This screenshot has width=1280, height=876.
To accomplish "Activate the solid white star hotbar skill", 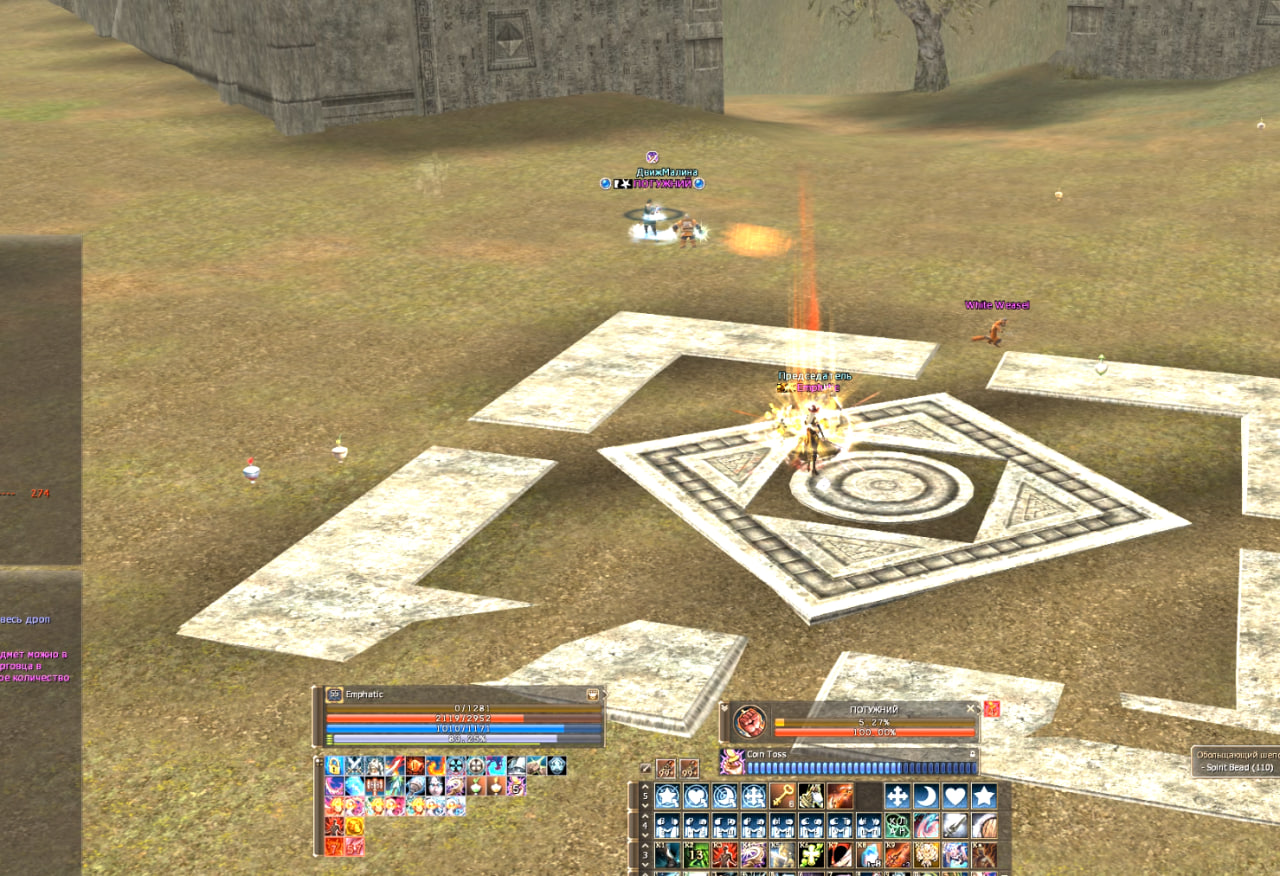I will click(985, 796).
